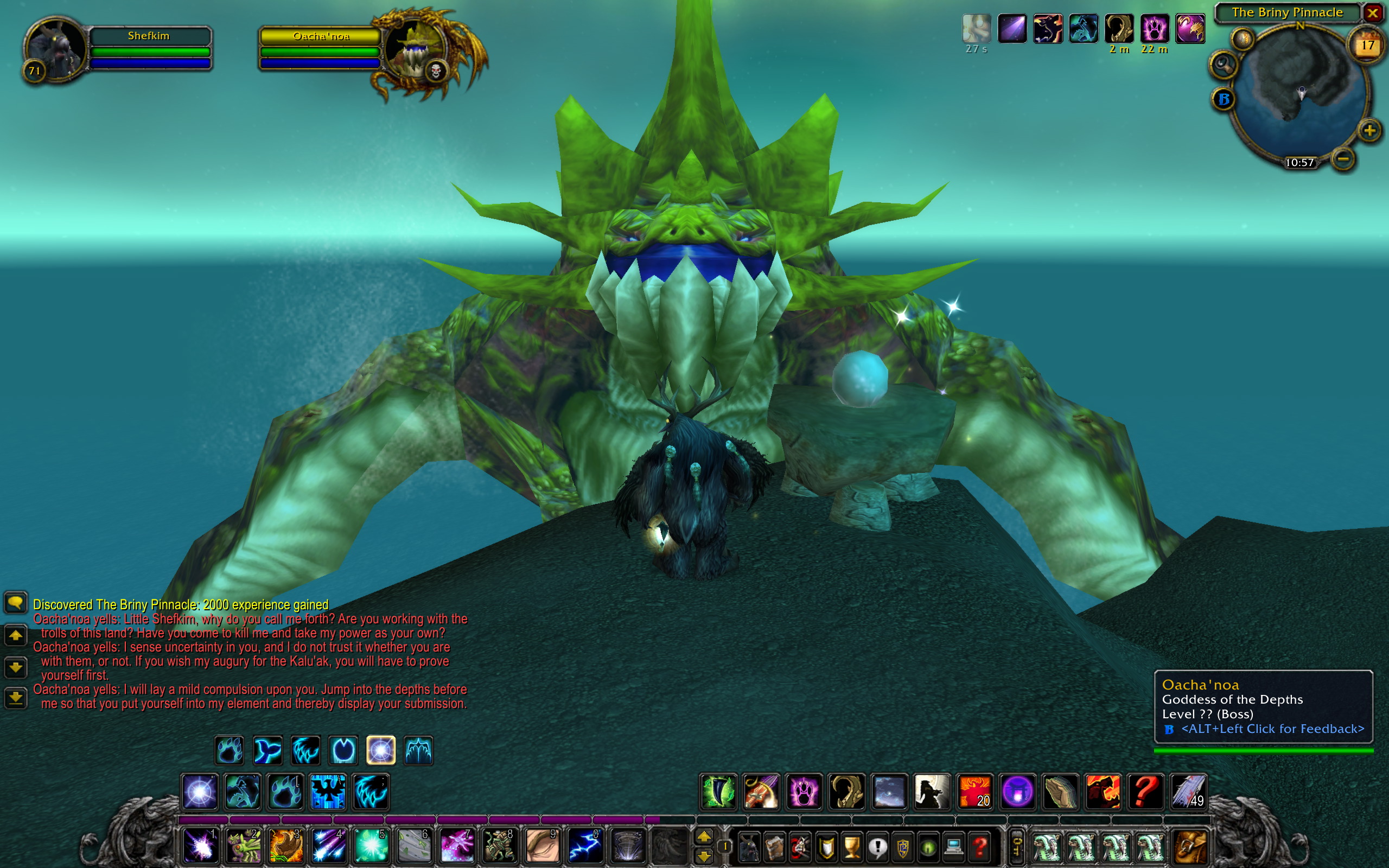Open the backpack bag
The width and height of the screenshot is (1389, 868).
pos(1190,846)
